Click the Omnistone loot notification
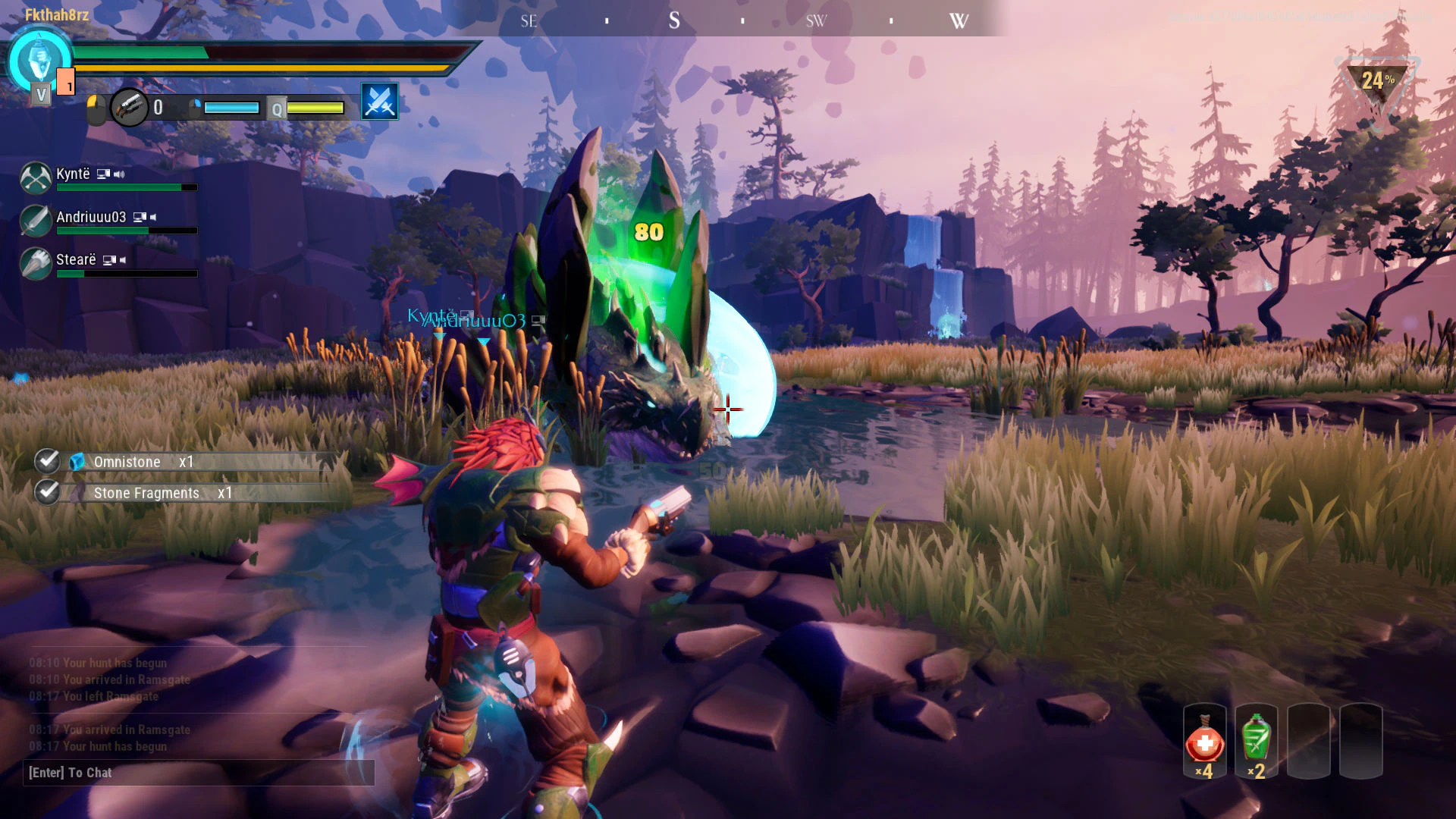 (x=186, y=462)
